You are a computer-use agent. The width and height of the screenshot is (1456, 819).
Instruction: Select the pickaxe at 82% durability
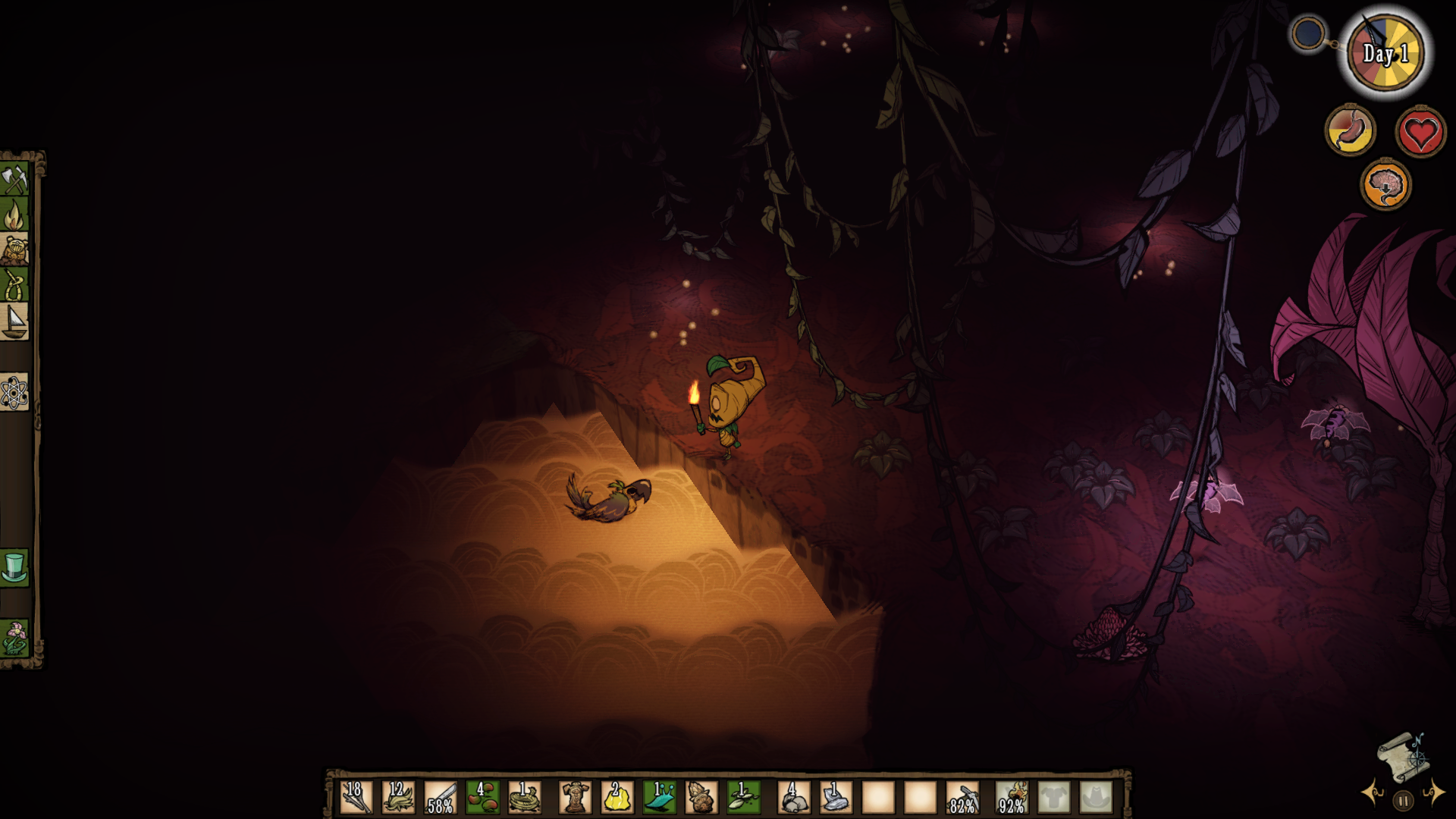click(x=962, y=798)
